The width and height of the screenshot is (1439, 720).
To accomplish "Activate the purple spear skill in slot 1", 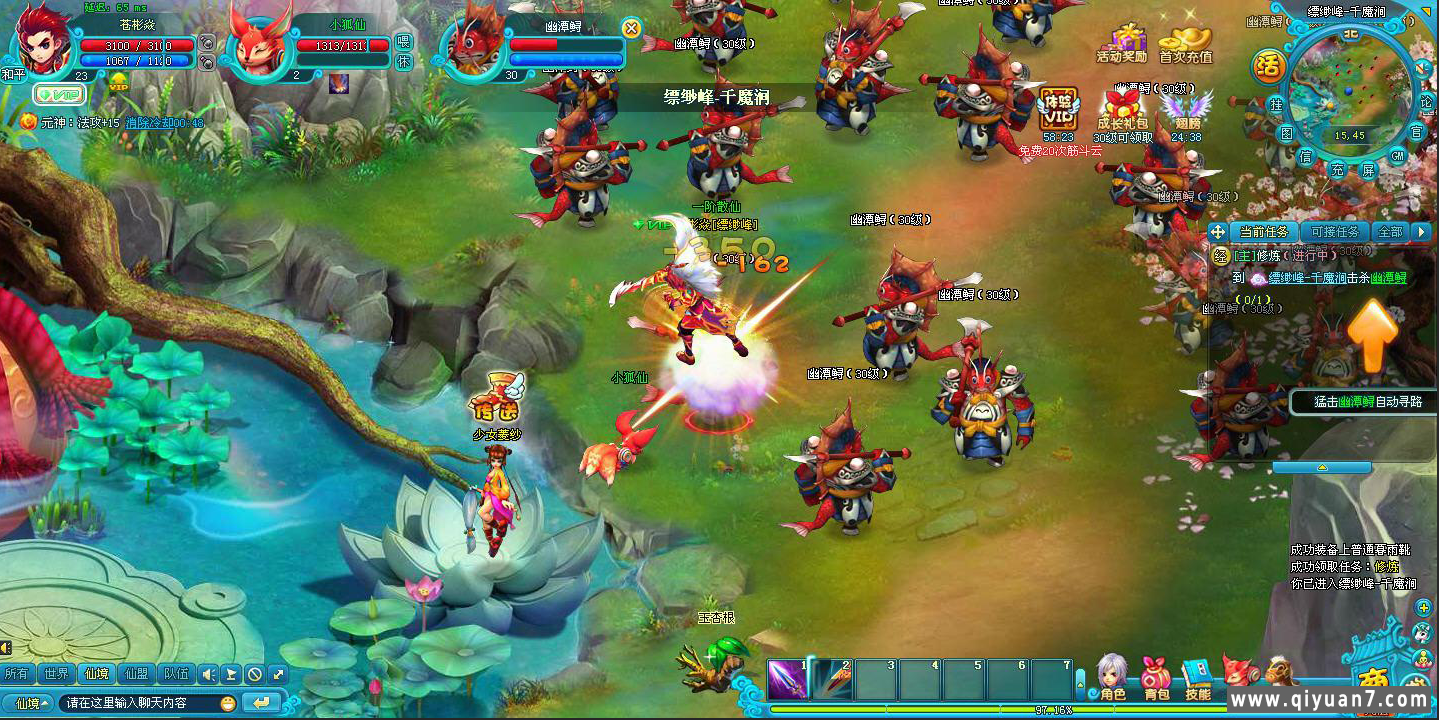I will [788, 679].
